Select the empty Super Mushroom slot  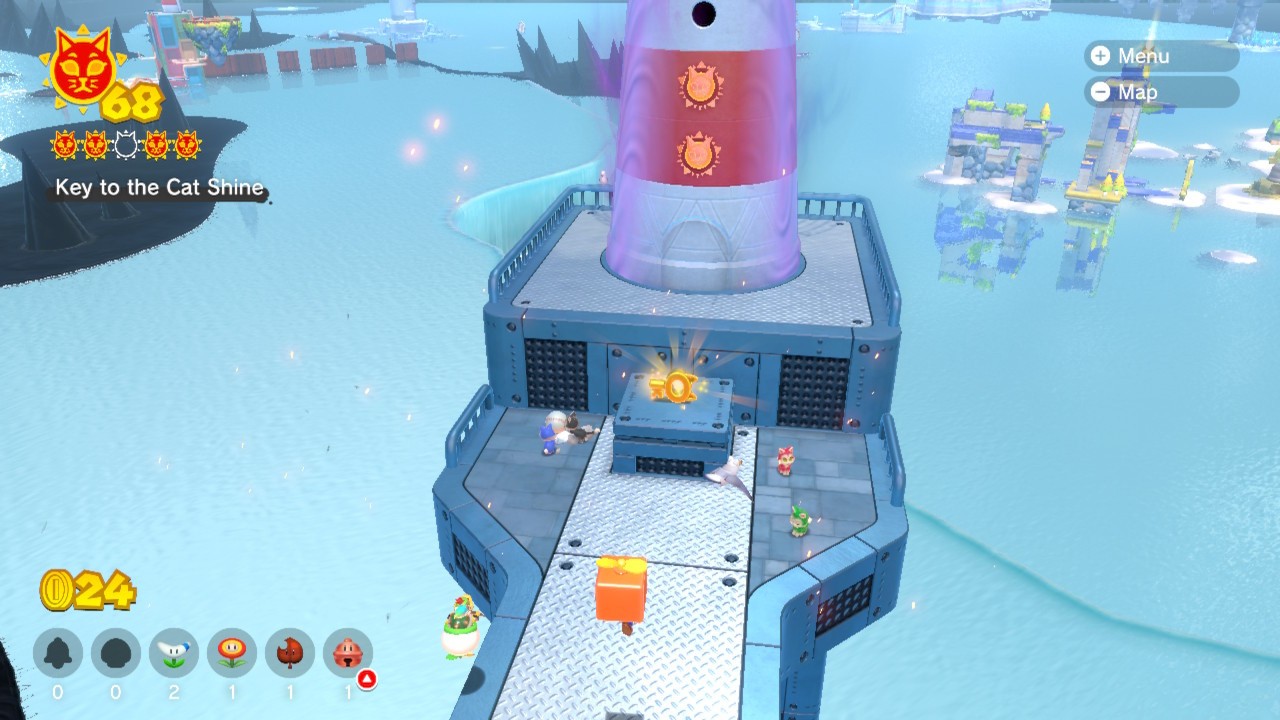[116, 654]
